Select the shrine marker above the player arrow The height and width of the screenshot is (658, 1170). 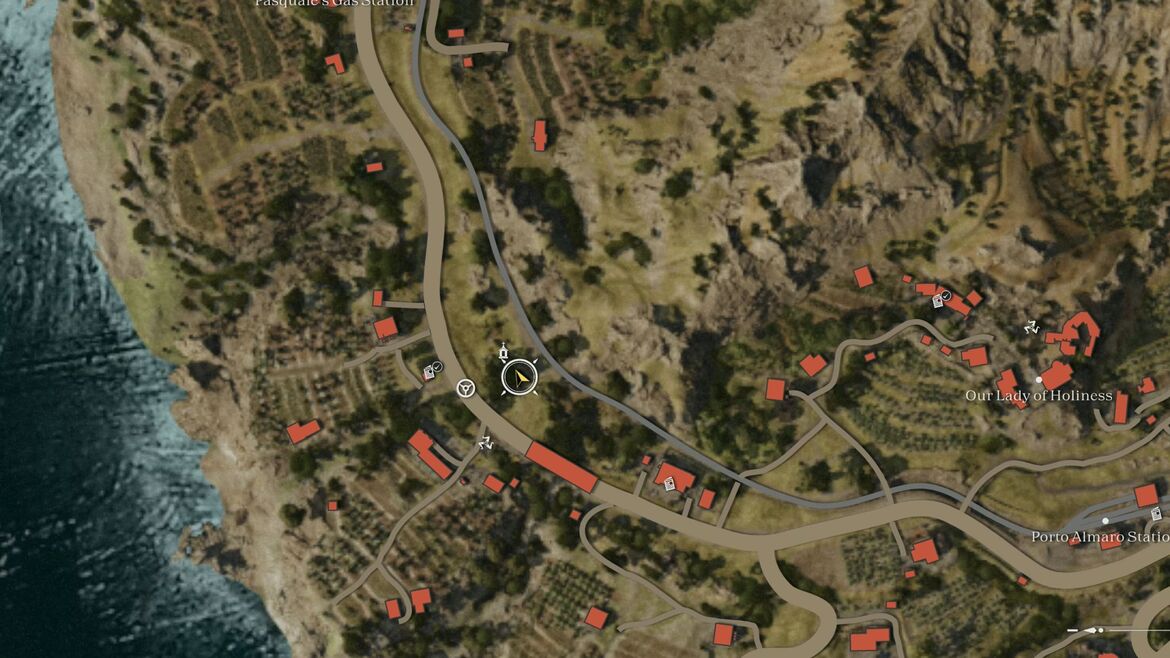pos(504,353)
